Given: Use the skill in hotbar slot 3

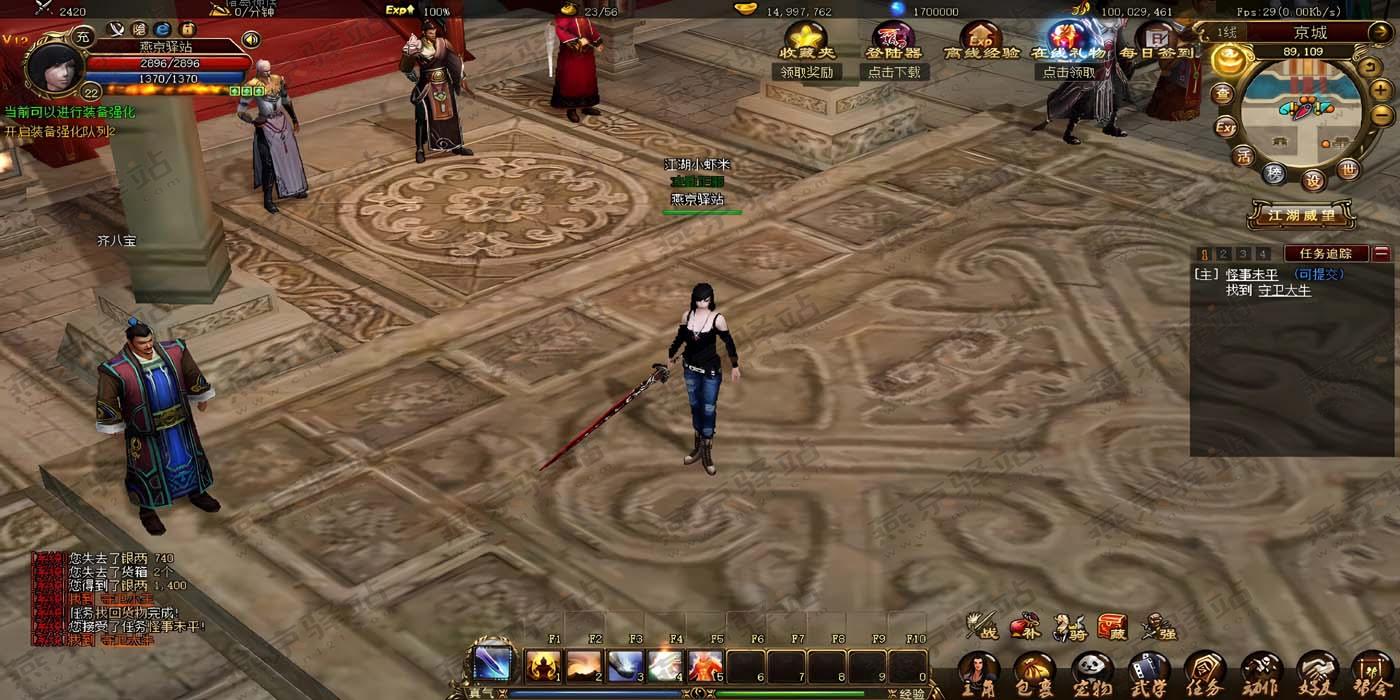Looking at the screenshot, I should pos(625,666).
